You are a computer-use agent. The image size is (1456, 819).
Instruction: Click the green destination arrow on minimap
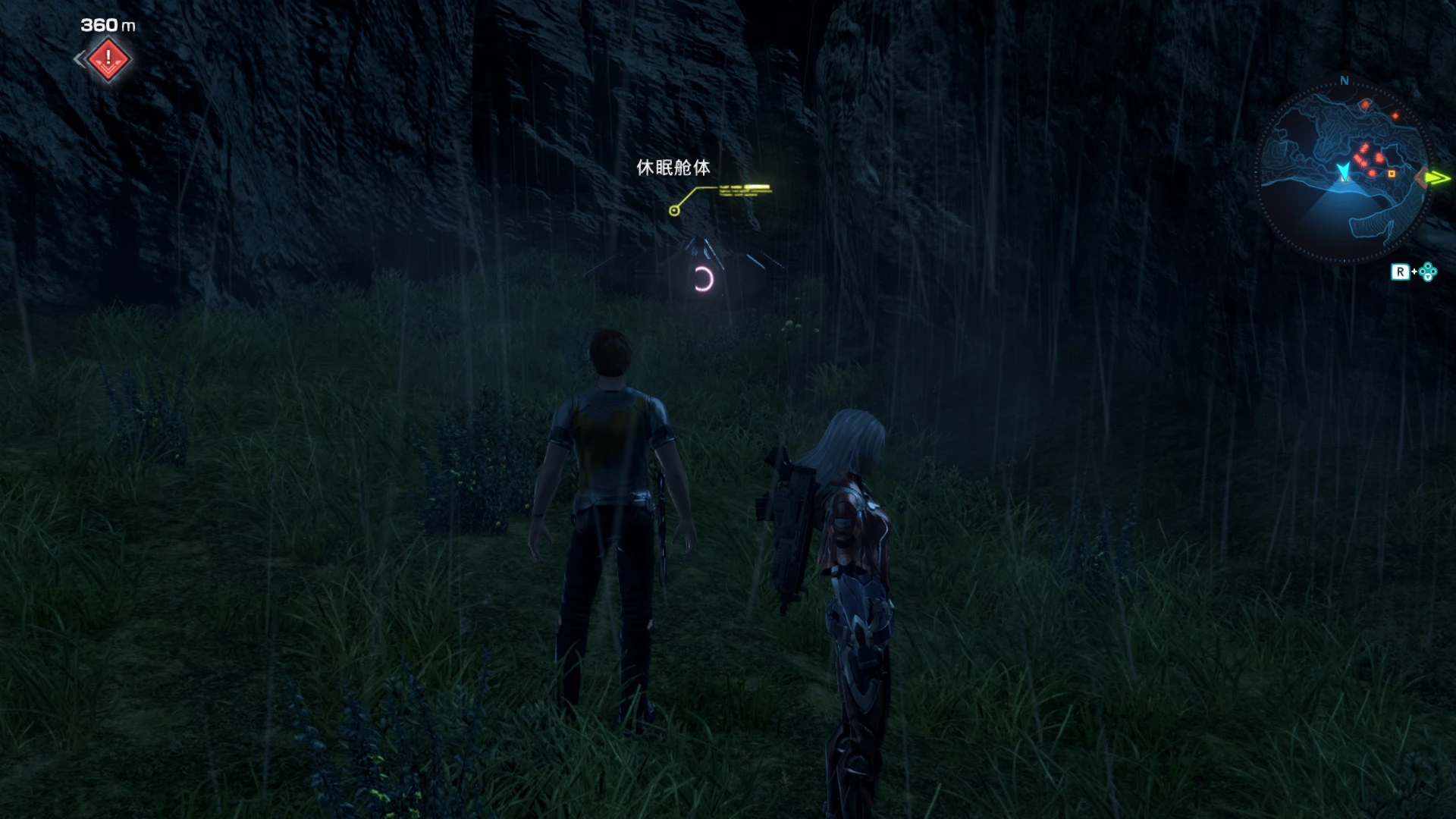1436,178
